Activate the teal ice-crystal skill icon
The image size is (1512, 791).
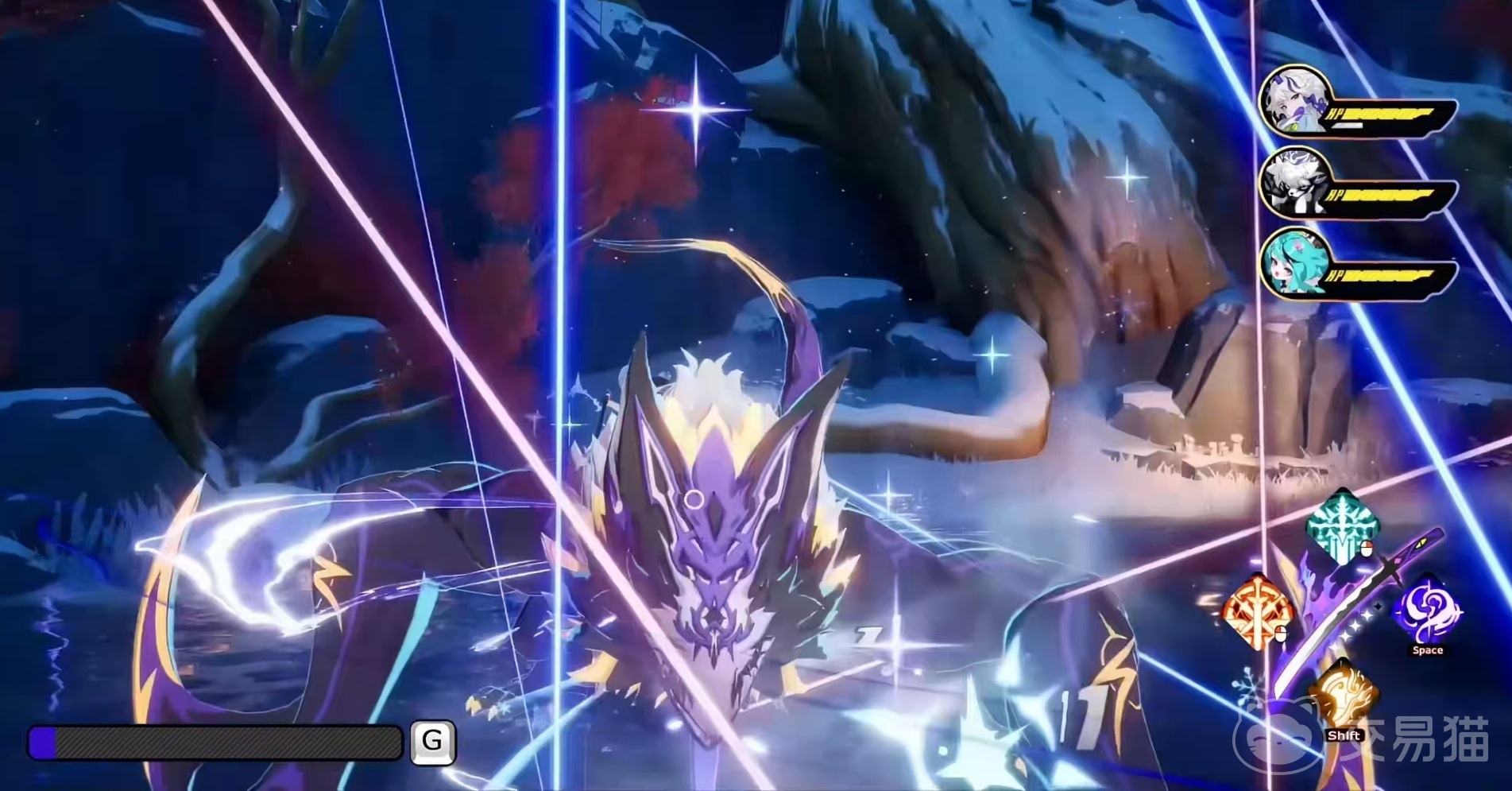click(x=1342, y=526)
